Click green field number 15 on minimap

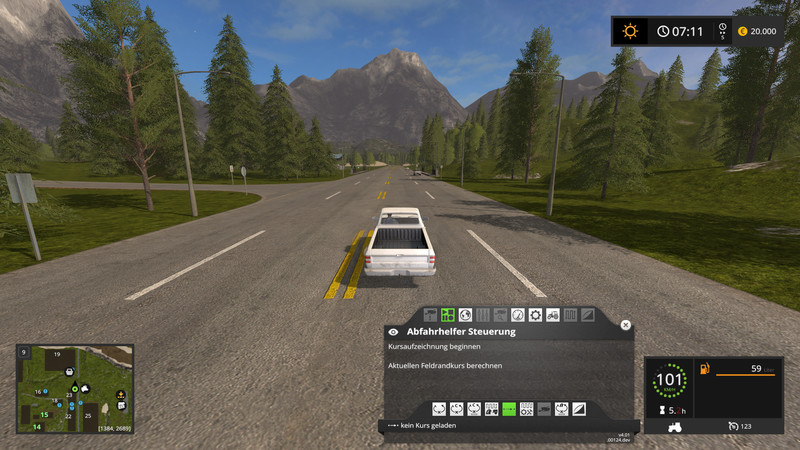44,414
